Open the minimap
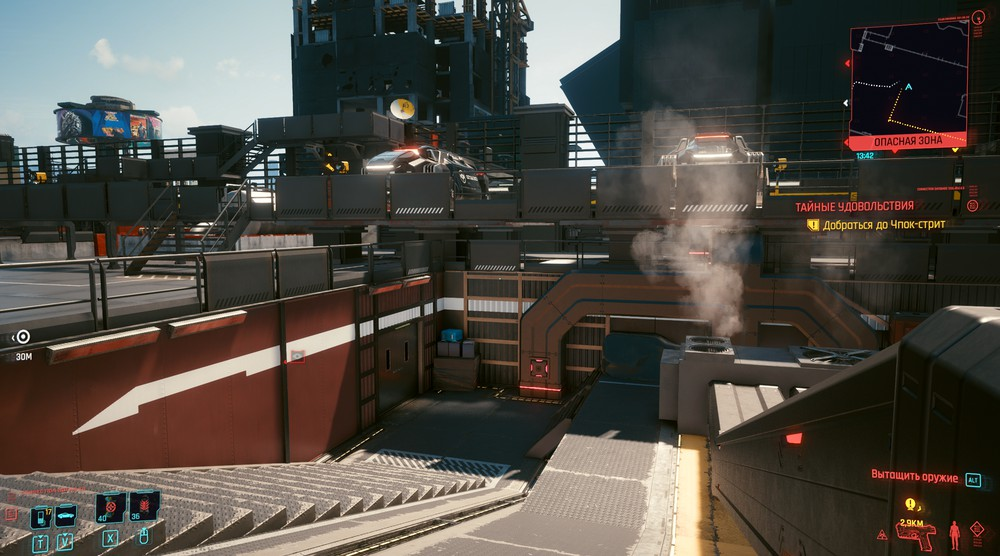The width and height of the screenshot is (1000, 556). click(908, 81)
